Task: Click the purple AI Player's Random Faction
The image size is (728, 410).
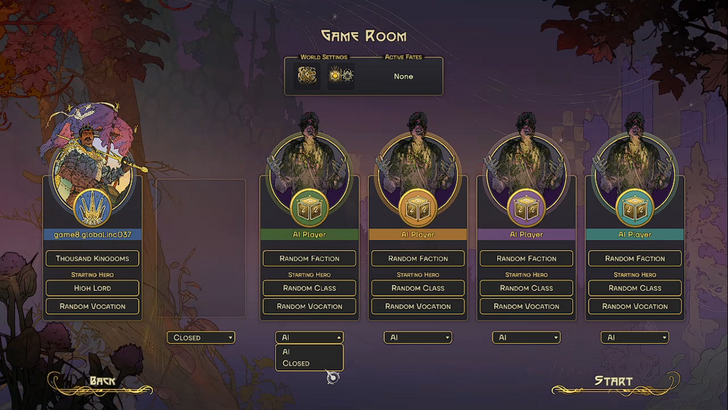Action: tap(526, 258)
